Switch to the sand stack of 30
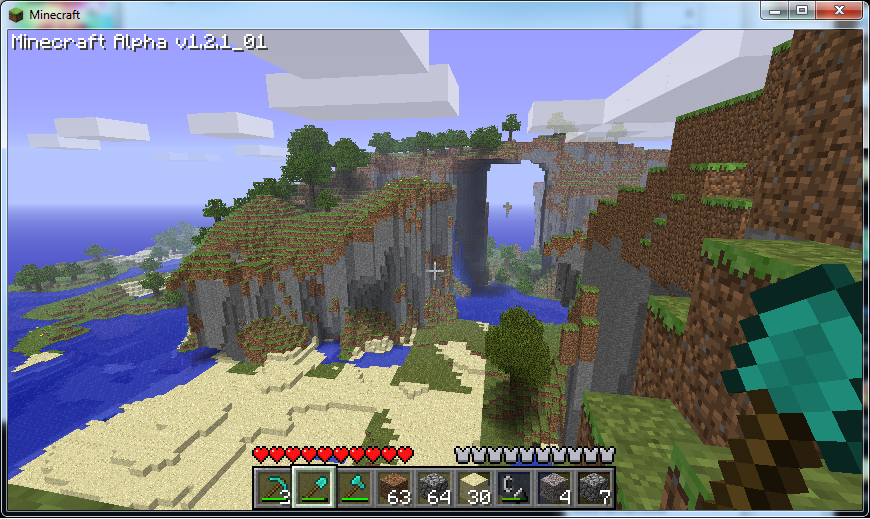The width and height of the screenshot is (870, 519). coord(473,487)
